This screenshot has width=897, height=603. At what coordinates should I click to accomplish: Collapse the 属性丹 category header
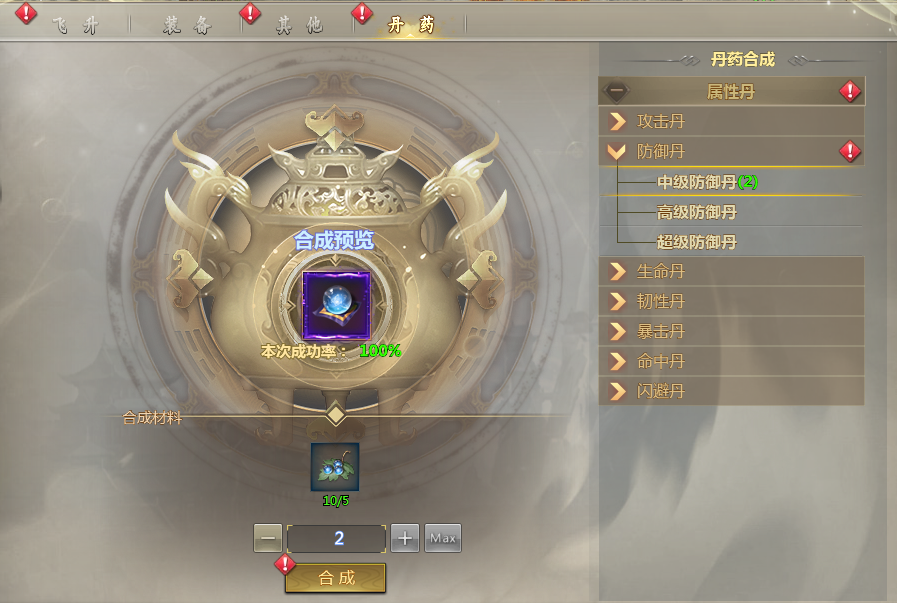730,92
